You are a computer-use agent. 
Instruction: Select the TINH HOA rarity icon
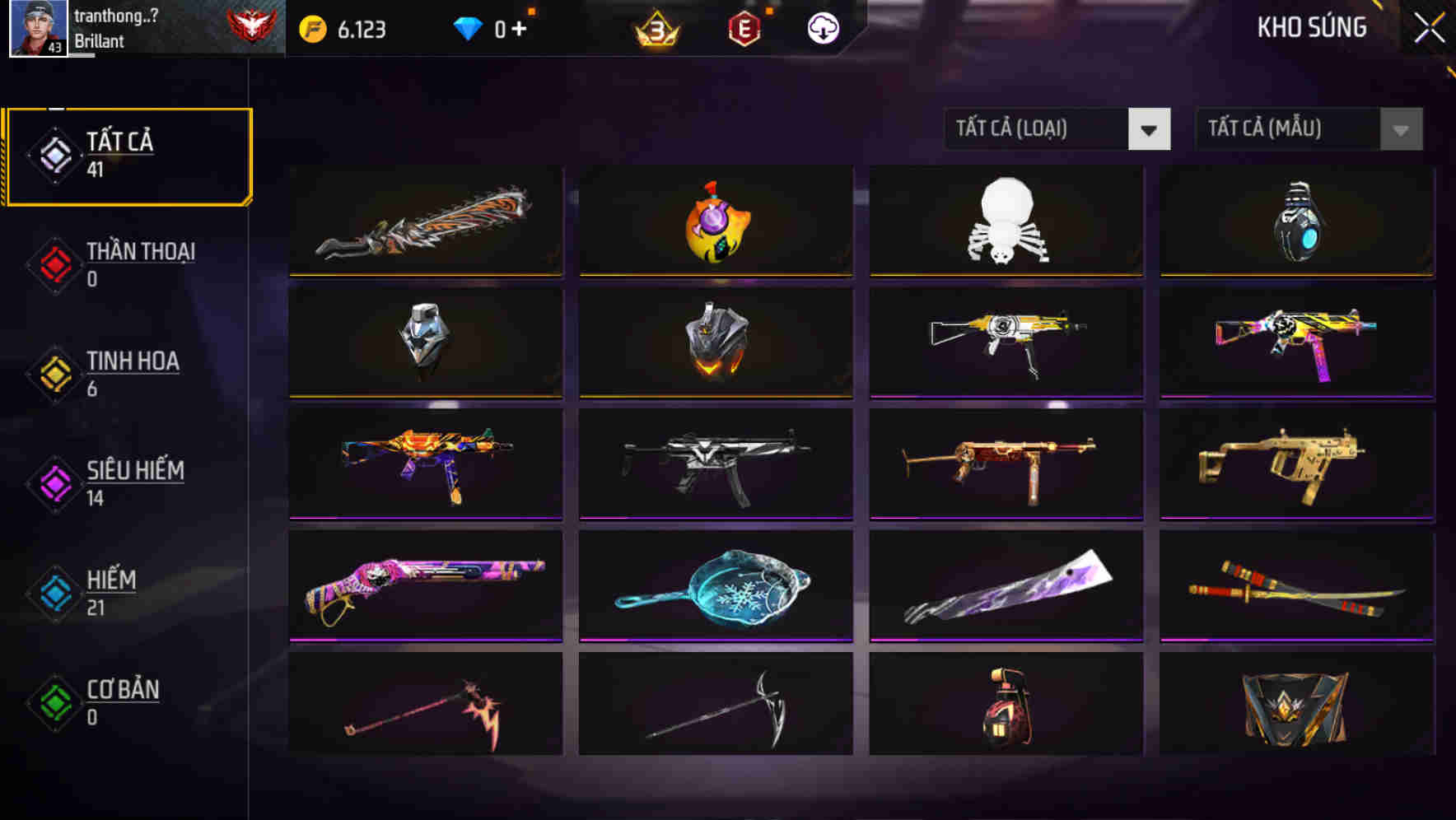[x=53, y=373]
